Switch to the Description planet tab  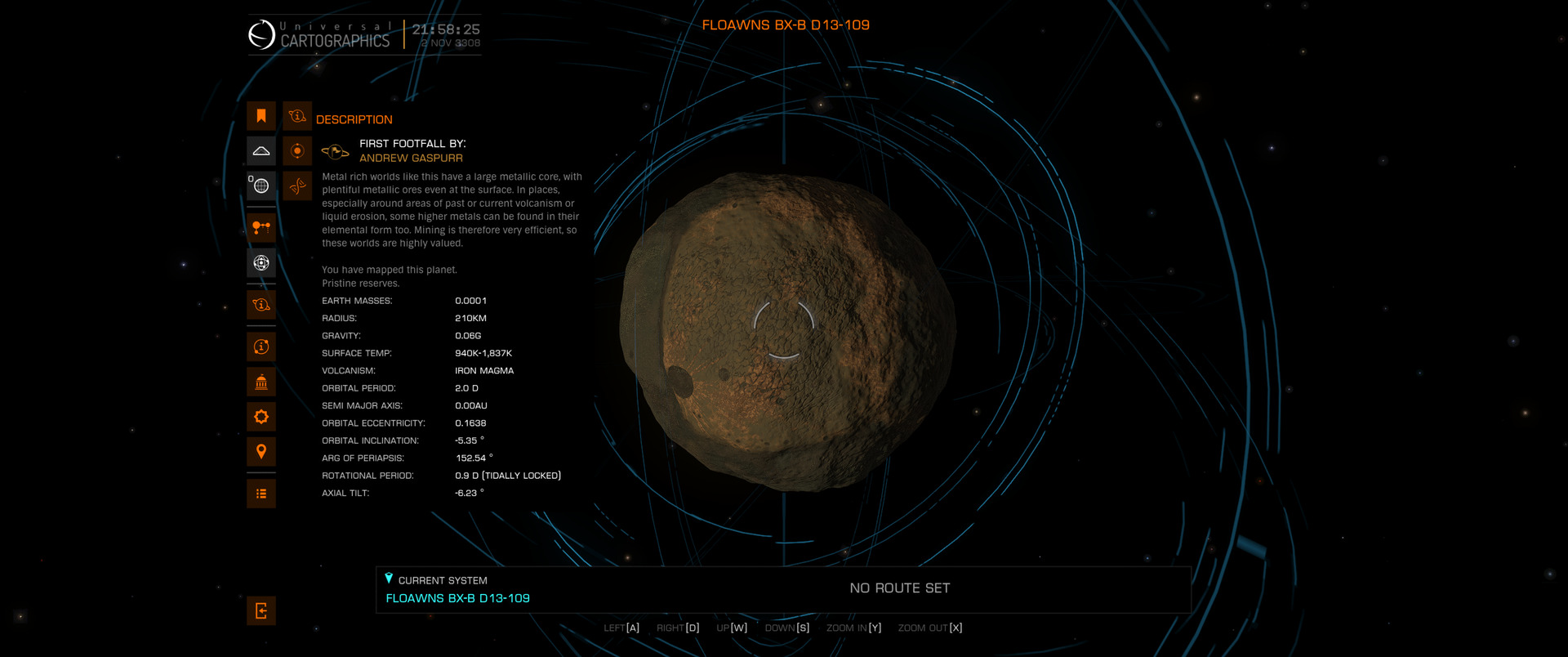pyautogui.click(x=297, y=116)
